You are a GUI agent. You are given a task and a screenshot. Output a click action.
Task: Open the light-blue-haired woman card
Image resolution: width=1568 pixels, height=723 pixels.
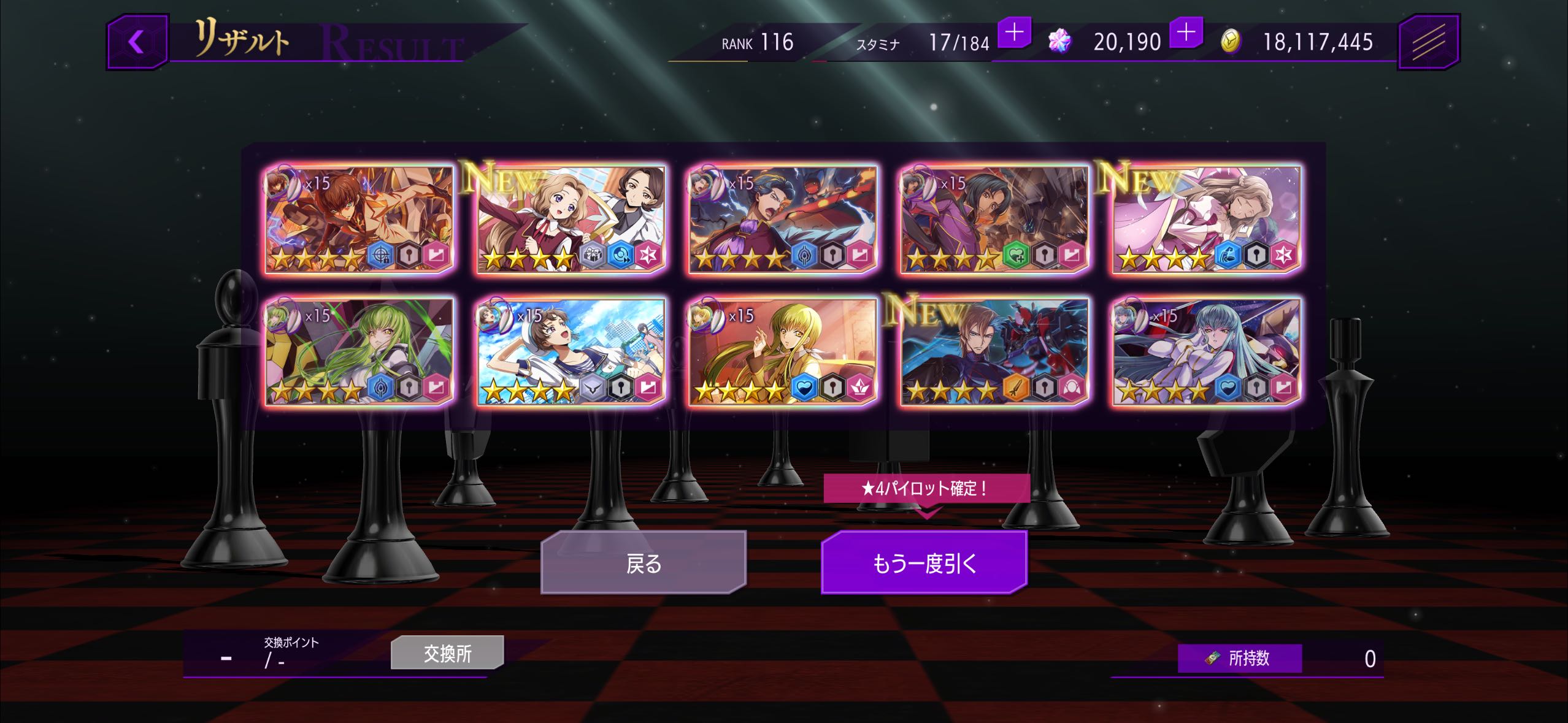coord(1206,351)
